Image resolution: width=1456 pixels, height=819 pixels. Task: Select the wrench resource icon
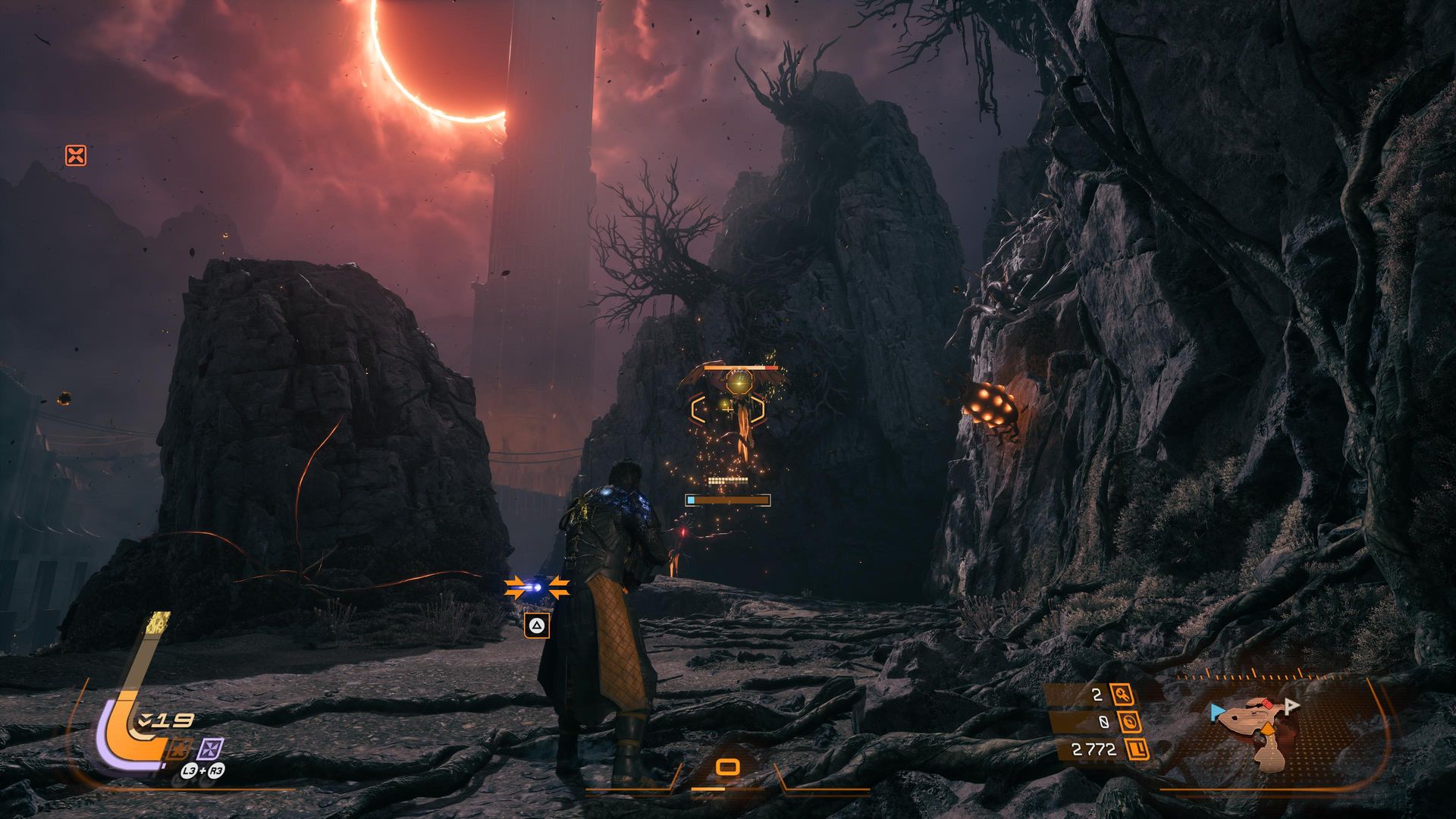click(x=1122, y=694)
